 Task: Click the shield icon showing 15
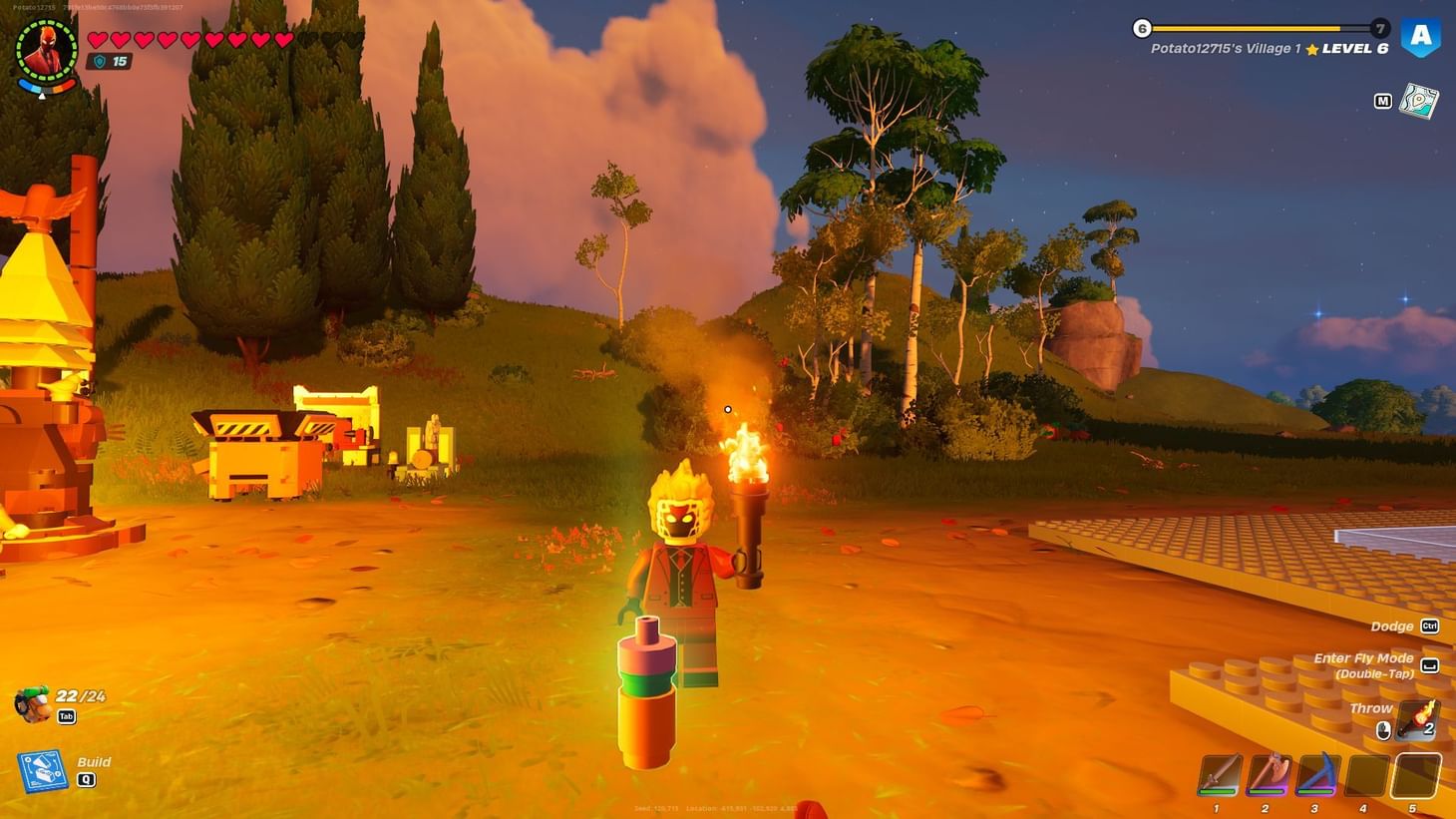point(99,62)
